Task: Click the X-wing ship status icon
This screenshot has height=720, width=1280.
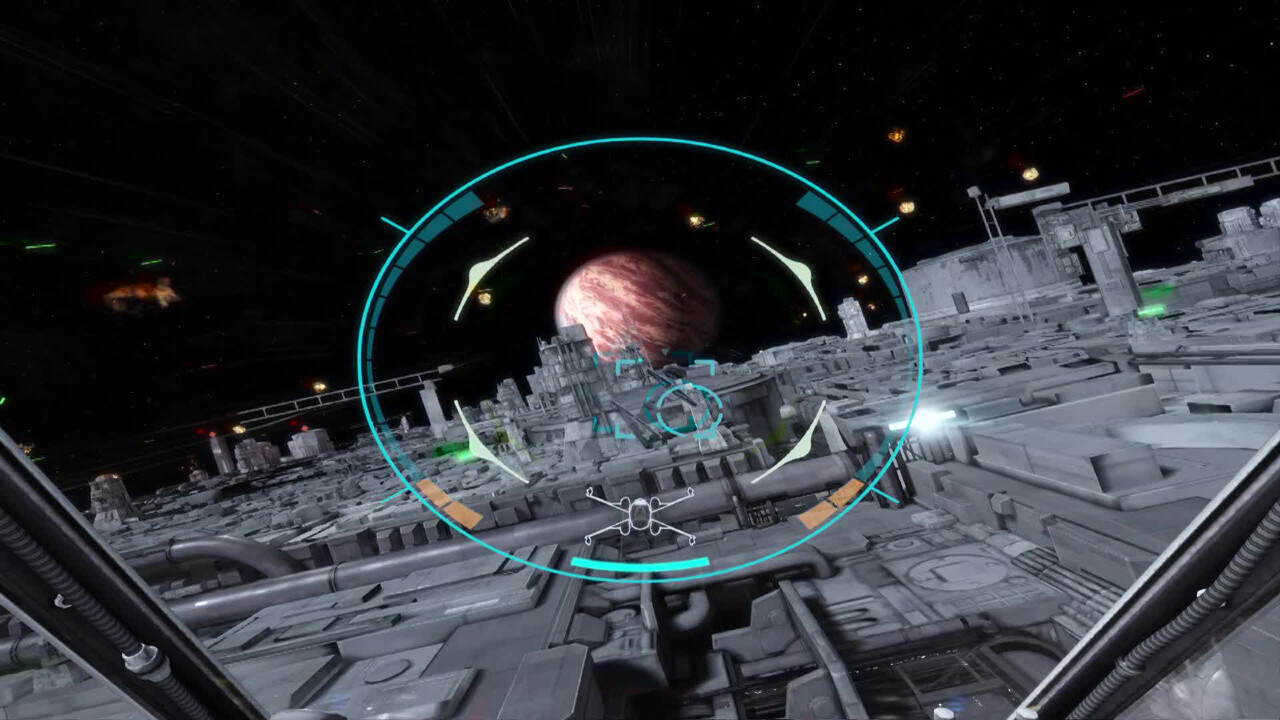Action: (639, 515)
